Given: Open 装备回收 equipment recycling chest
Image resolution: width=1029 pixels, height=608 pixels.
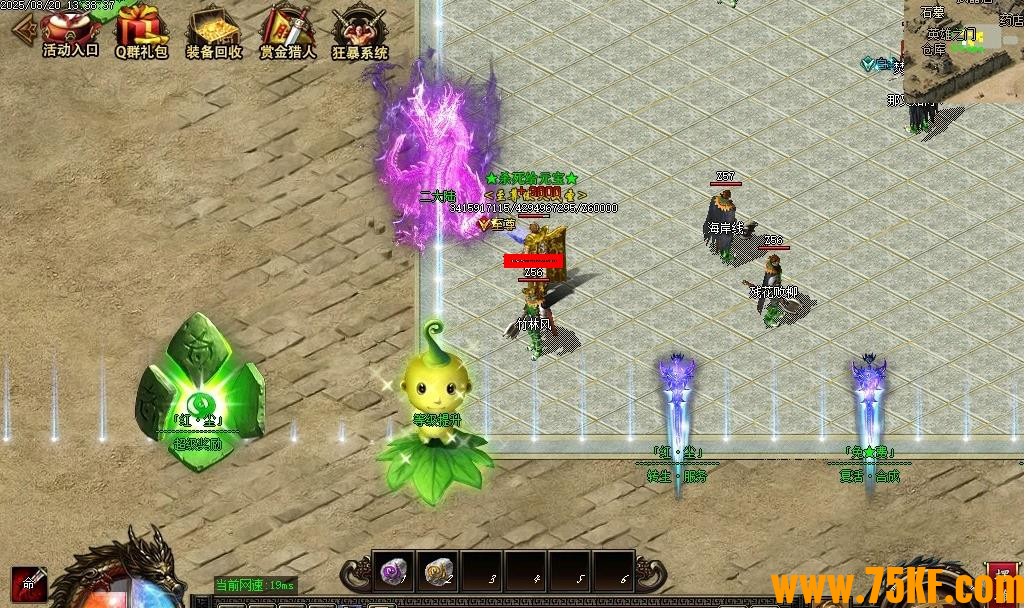Looking at the screenshot, I should coord(214,31).
